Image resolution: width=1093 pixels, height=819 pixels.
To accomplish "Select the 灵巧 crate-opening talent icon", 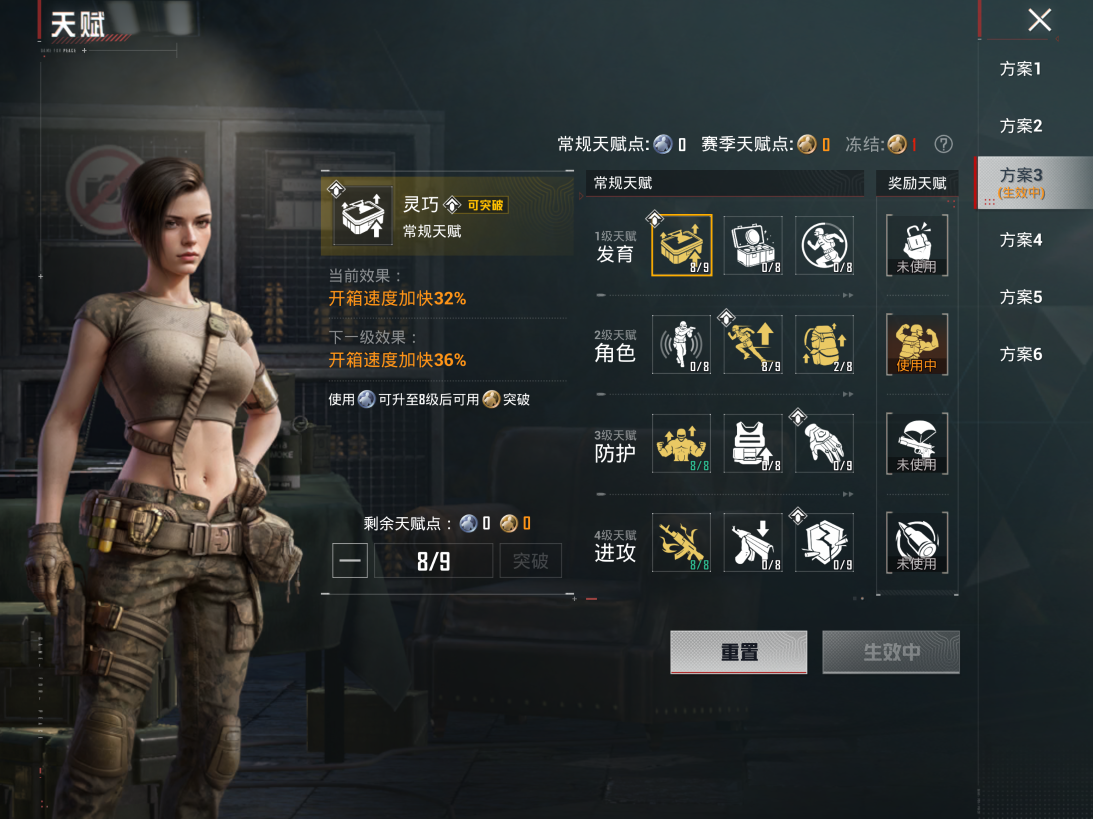I will point(681,245).
